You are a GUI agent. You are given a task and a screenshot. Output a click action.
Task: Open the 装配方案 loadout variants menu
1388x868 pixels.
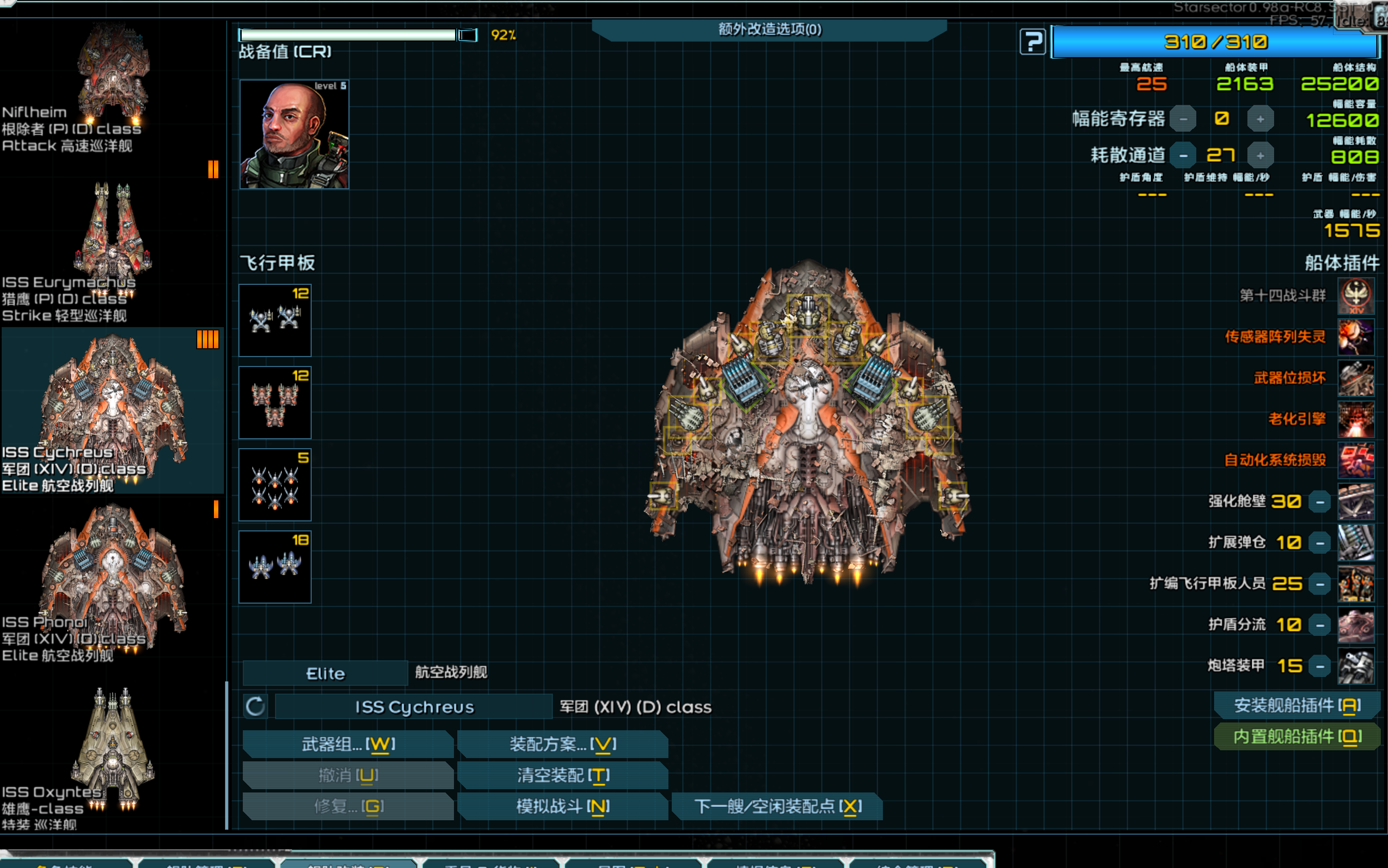coord(562,745)
